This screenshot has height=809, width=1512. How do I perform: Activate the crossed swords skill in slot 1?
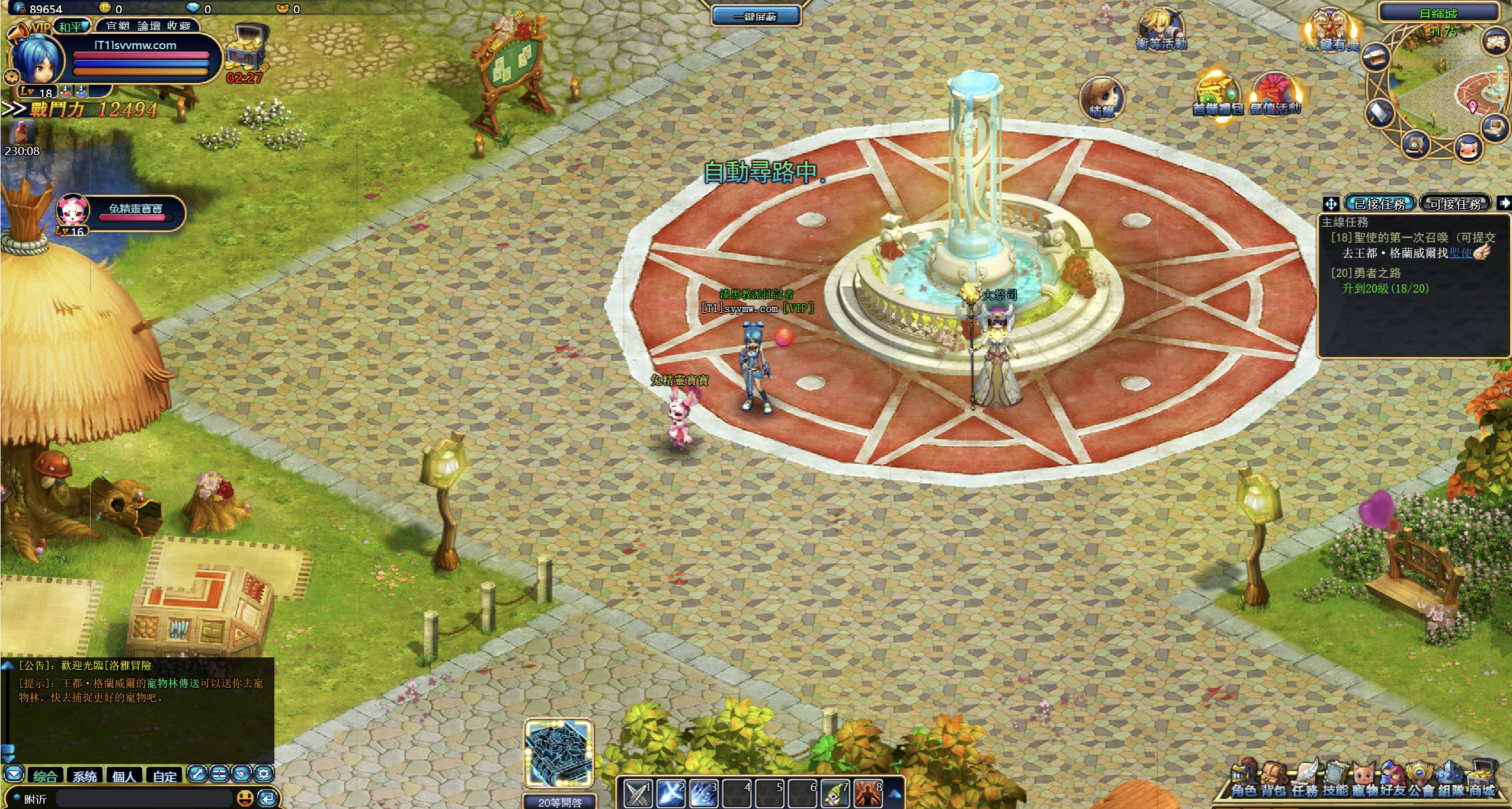(638, 794)
